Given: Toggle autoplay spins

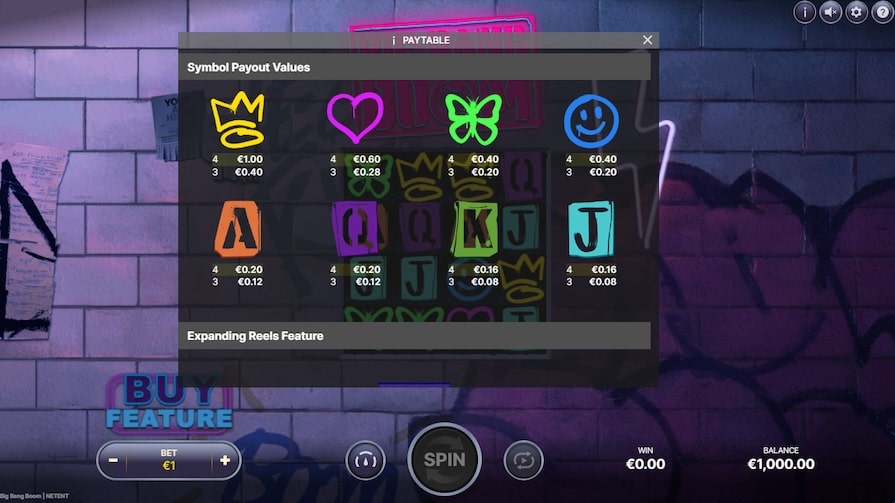Looking at the screenshot, I should click(523, 460).
